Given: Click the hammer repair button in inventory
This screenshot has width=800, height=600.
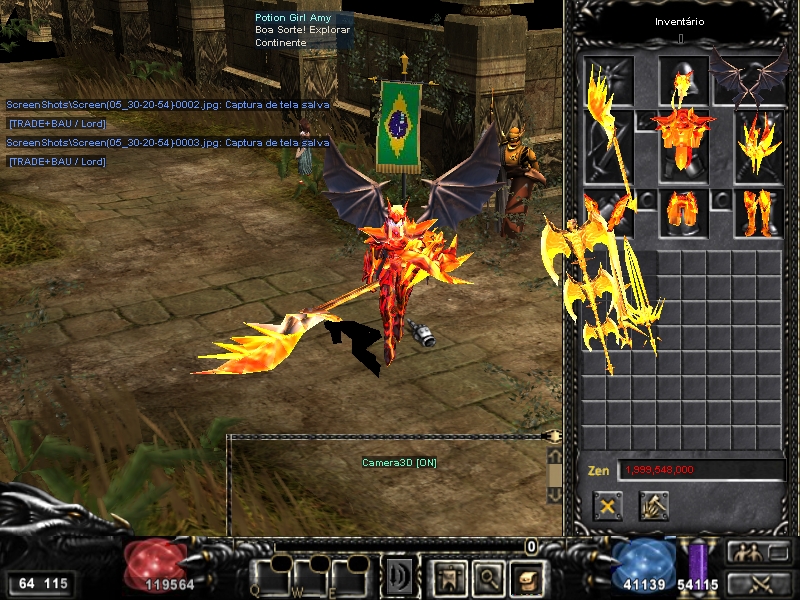Looking at the screenshot, I should click(x=654, y=506).
